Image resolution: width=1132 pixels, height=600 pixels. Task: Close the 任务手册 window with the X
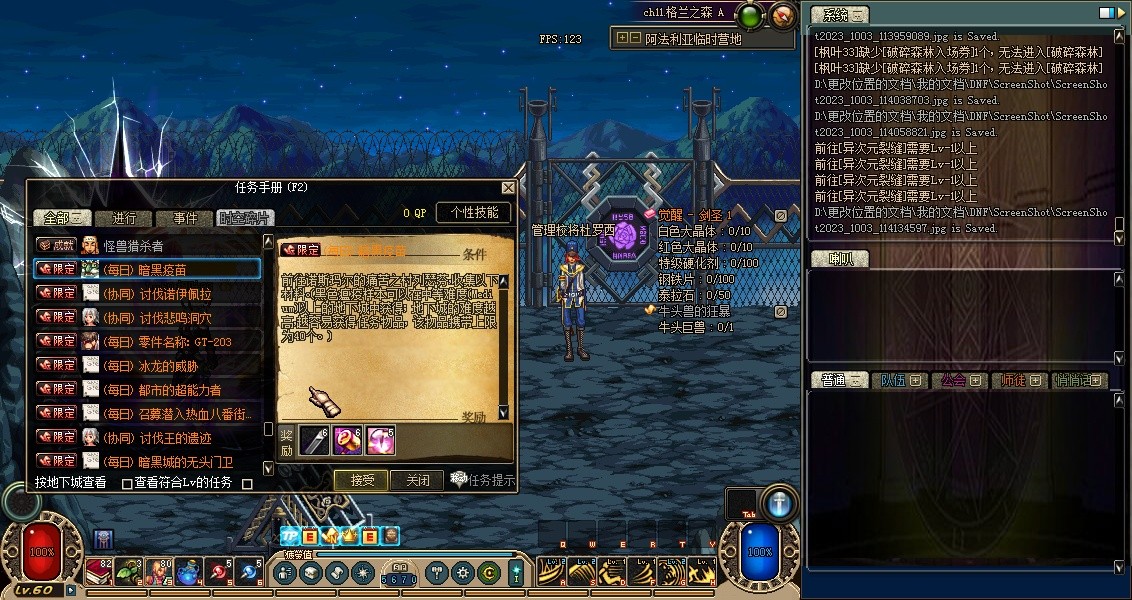click(508, 187)
